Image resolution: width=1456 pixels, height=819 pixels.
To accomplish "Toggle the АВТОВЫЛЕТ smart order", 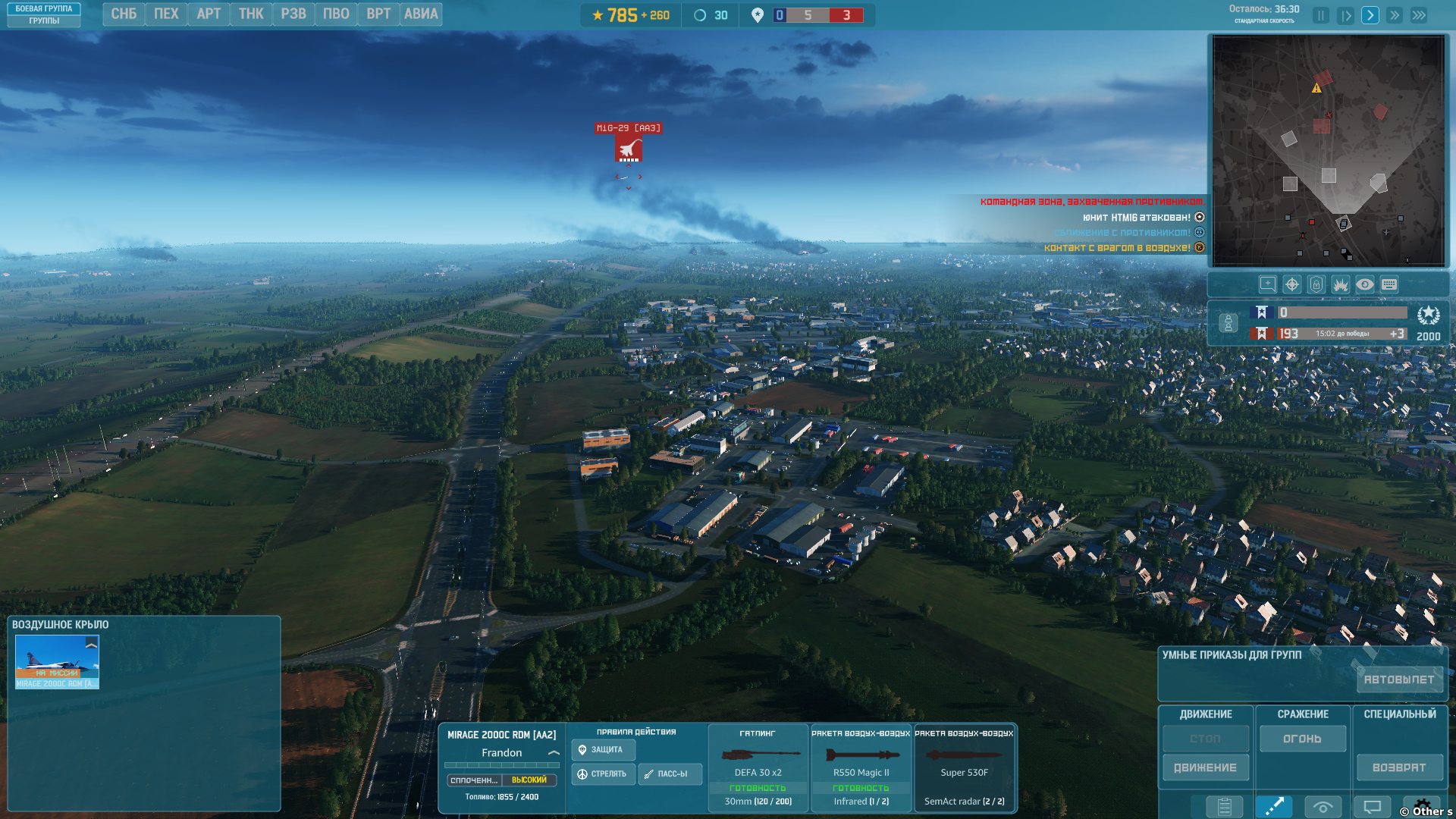I will pos(1399,679).
